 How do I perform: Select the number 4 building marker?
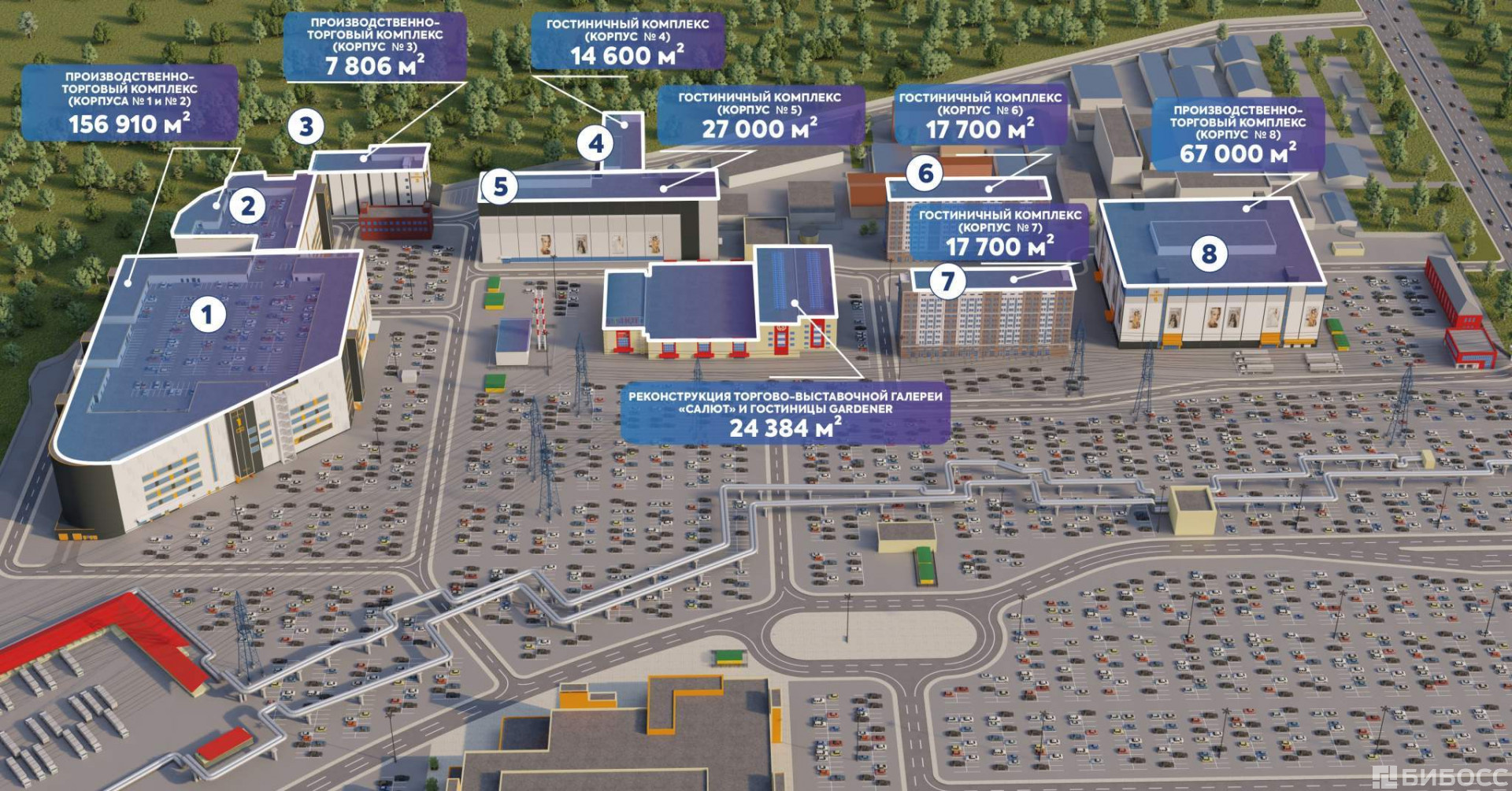pos(596,143)
